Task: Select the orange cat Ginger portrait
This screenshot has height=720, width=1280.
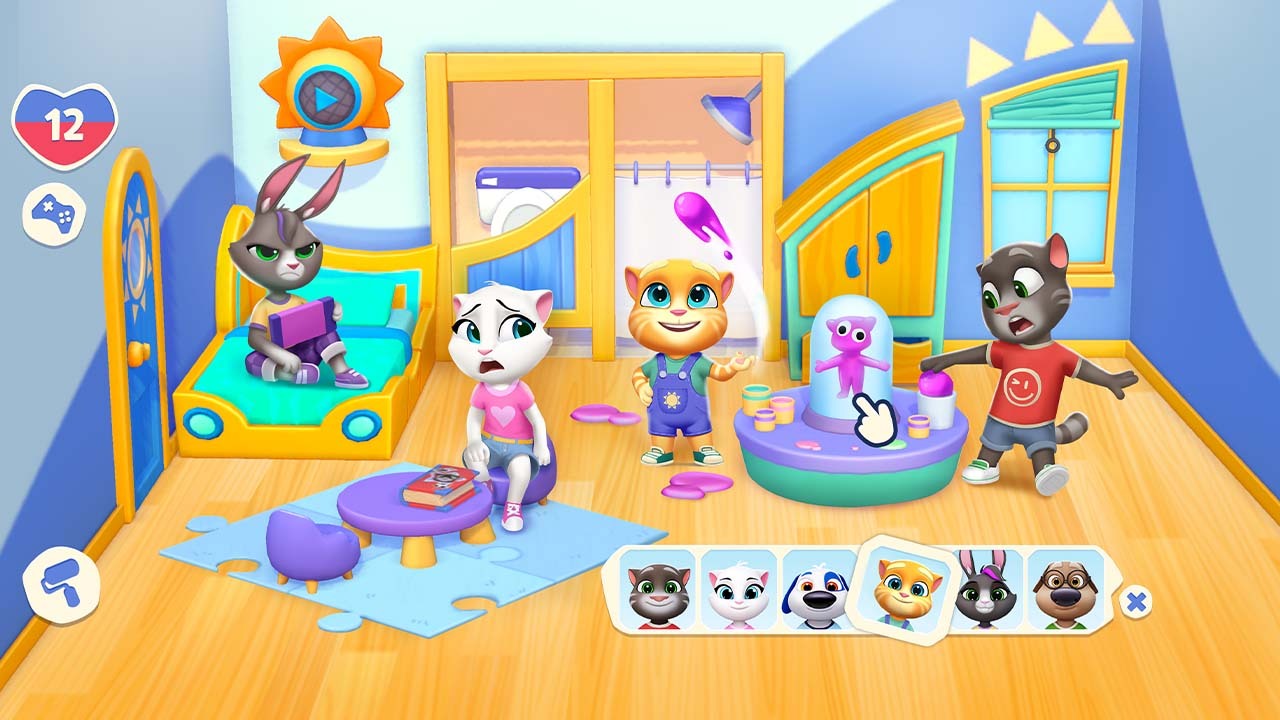Action: (x=906, y=590)
